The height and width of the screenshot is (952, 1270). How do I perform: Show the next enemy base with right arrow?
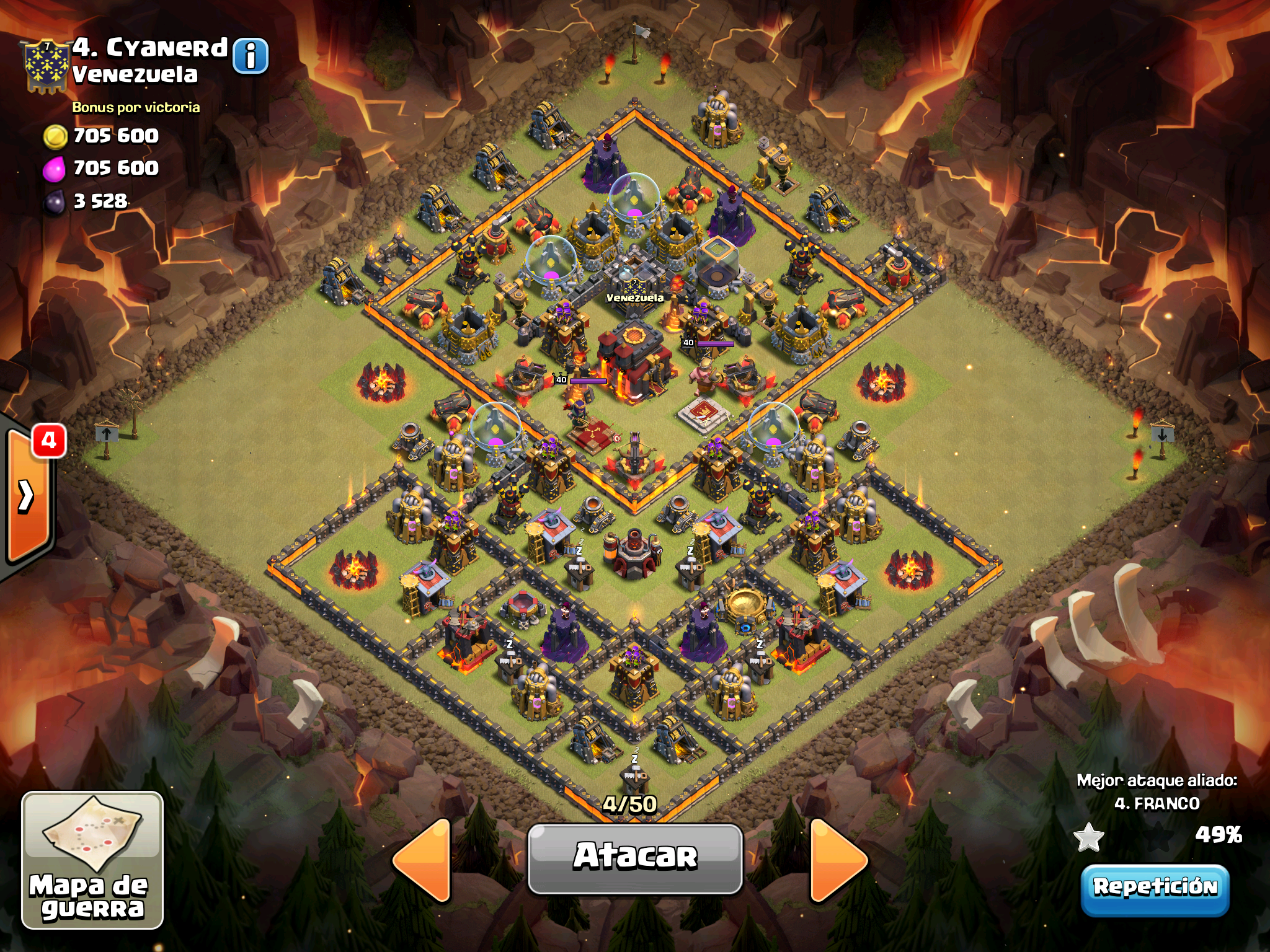(x=838, y=860)
